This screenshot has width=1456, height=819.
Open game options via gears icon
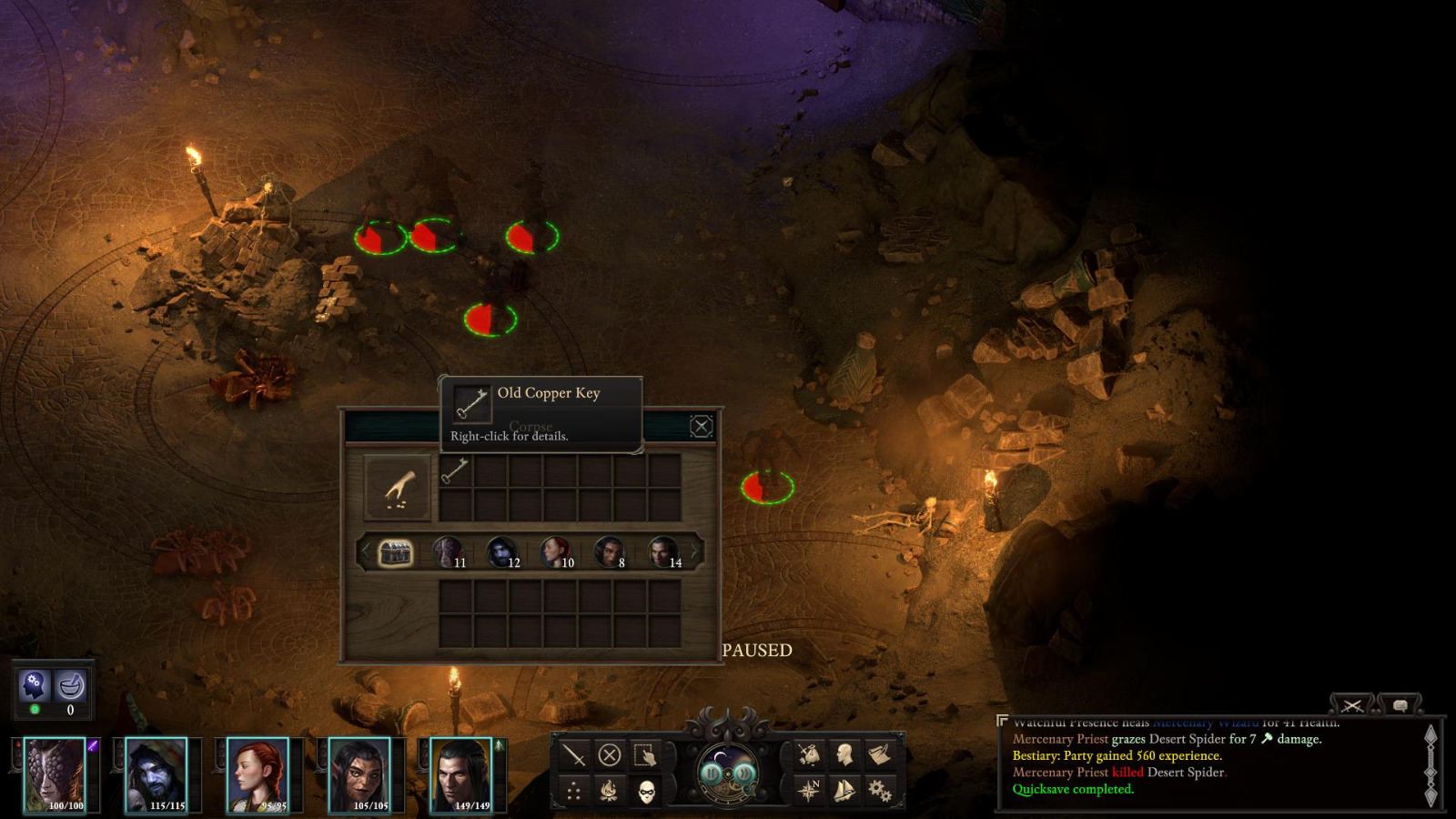pos(879,792)
